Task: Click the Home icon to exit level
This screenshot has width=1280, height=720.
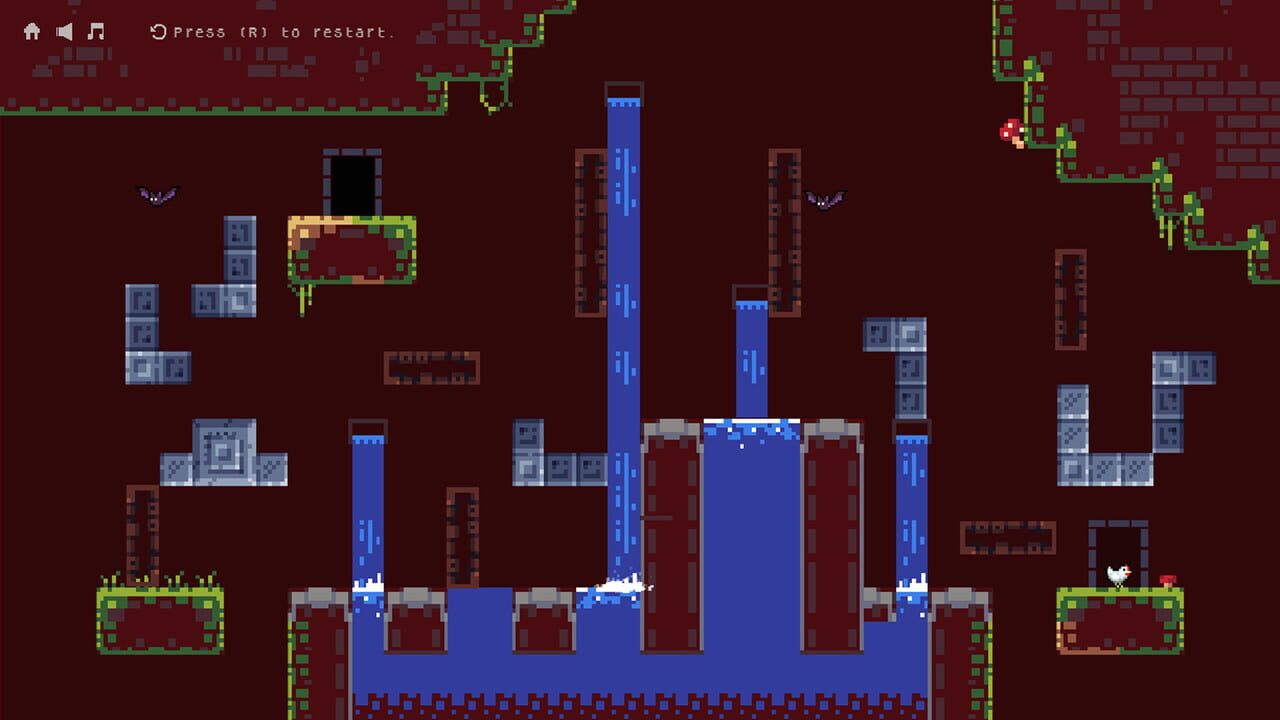Action: [33, 30]
